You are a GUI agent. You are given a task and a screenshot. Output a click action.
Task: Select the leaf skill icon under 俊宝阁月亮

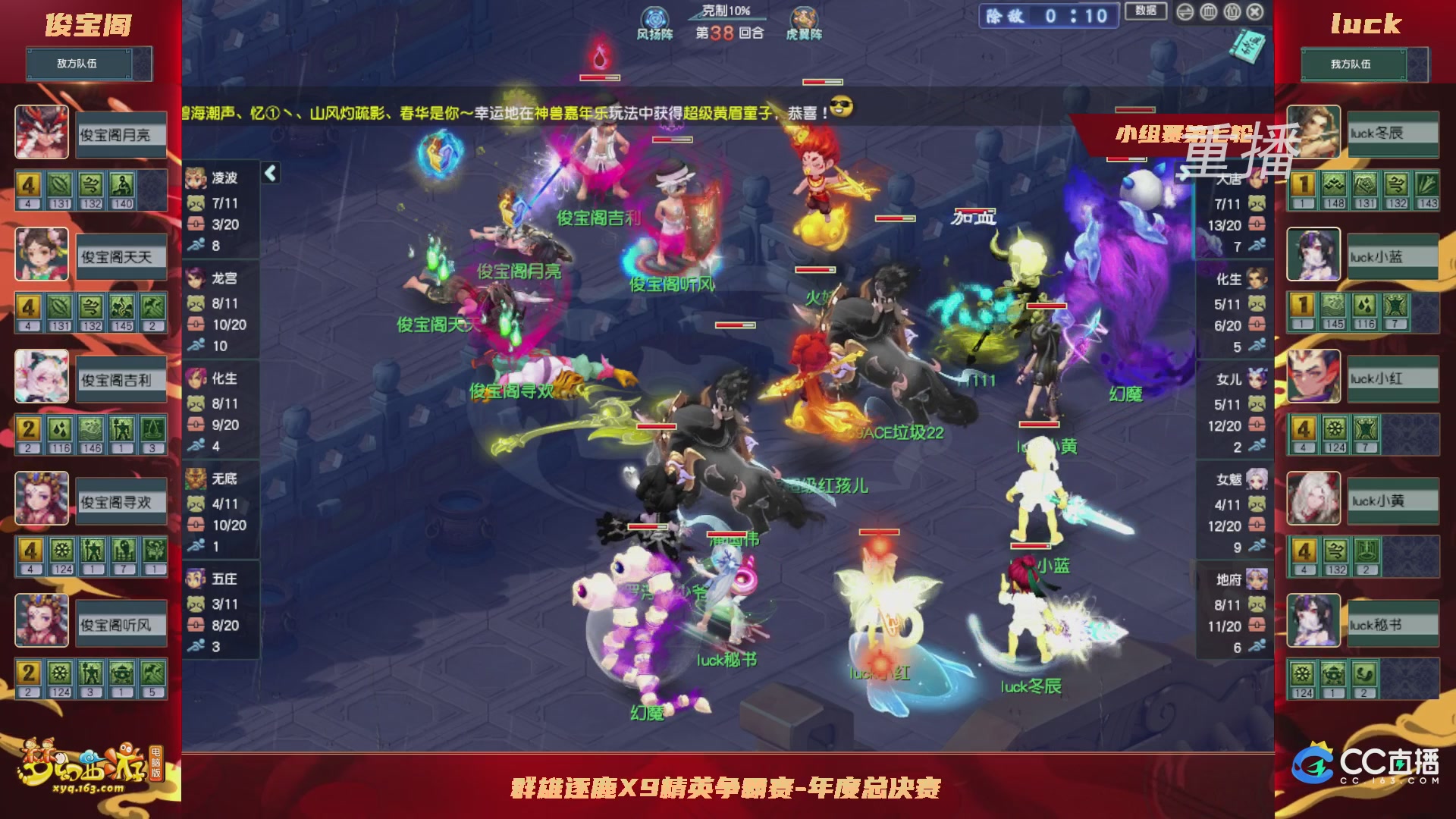tap(60, 185)
